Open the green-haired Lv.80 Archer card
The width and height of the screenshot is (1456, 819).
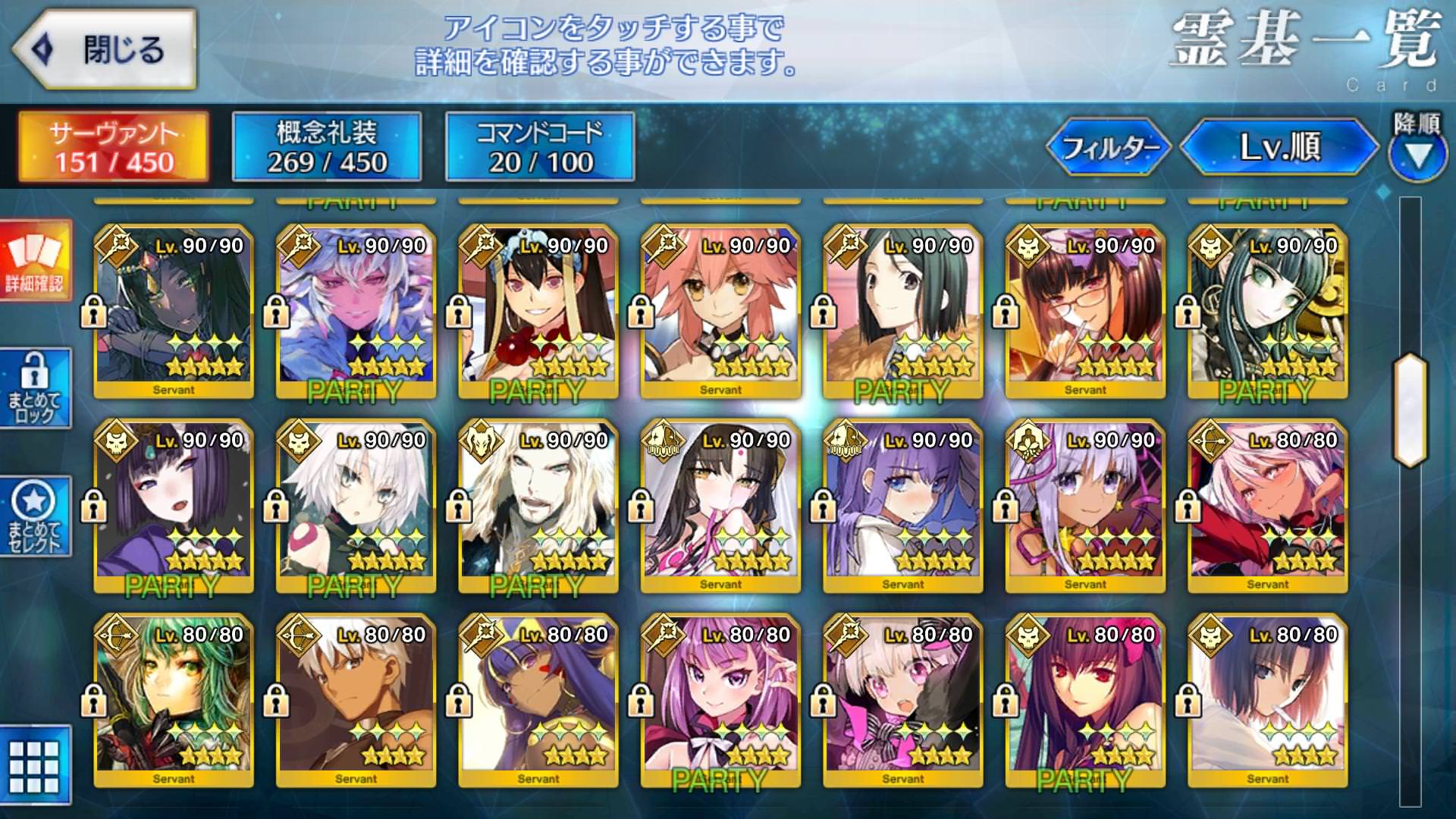174,701
